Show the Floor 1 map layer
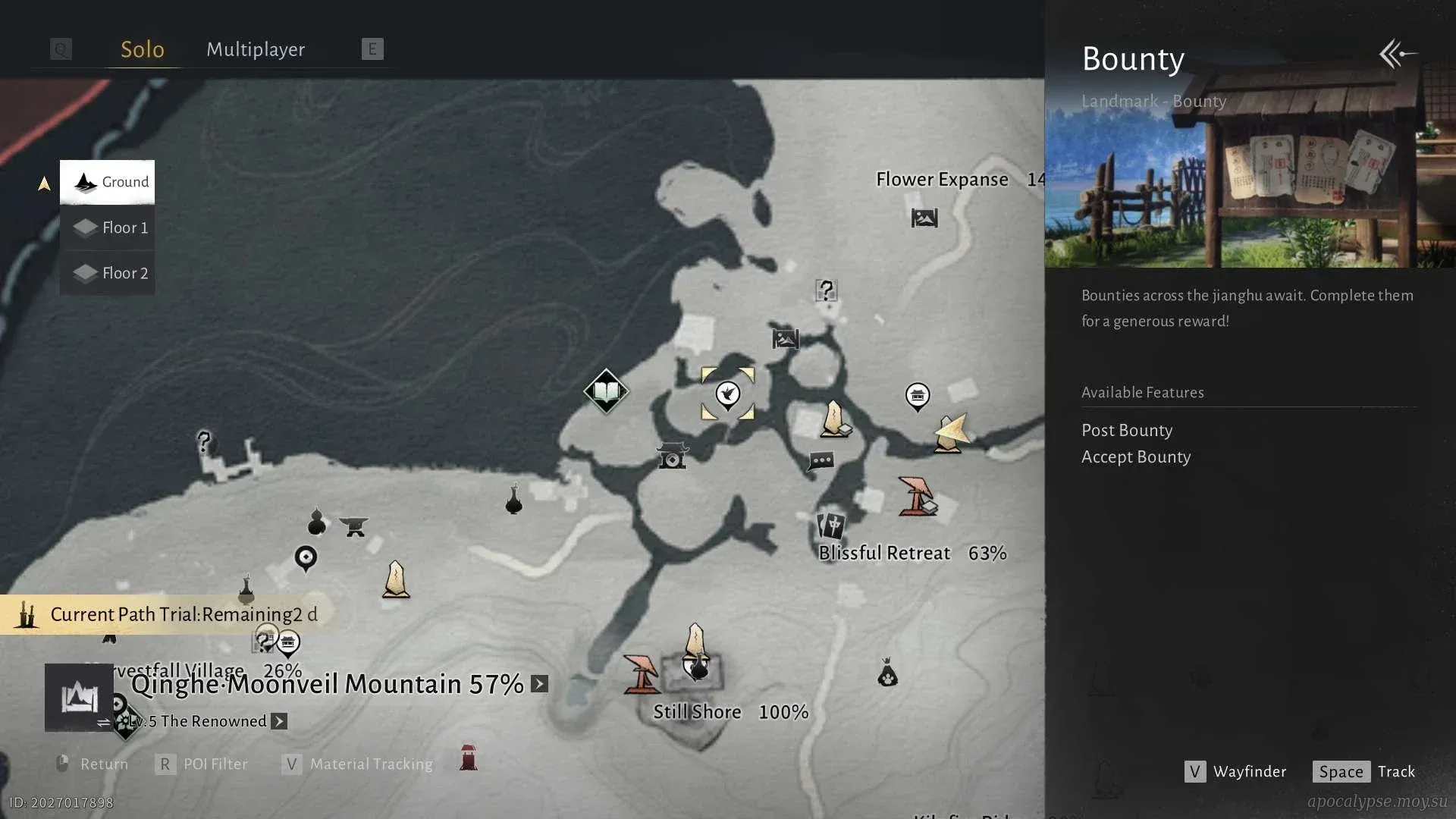The height and width of the screenshot is (819, 1456). tap(108, 227)
